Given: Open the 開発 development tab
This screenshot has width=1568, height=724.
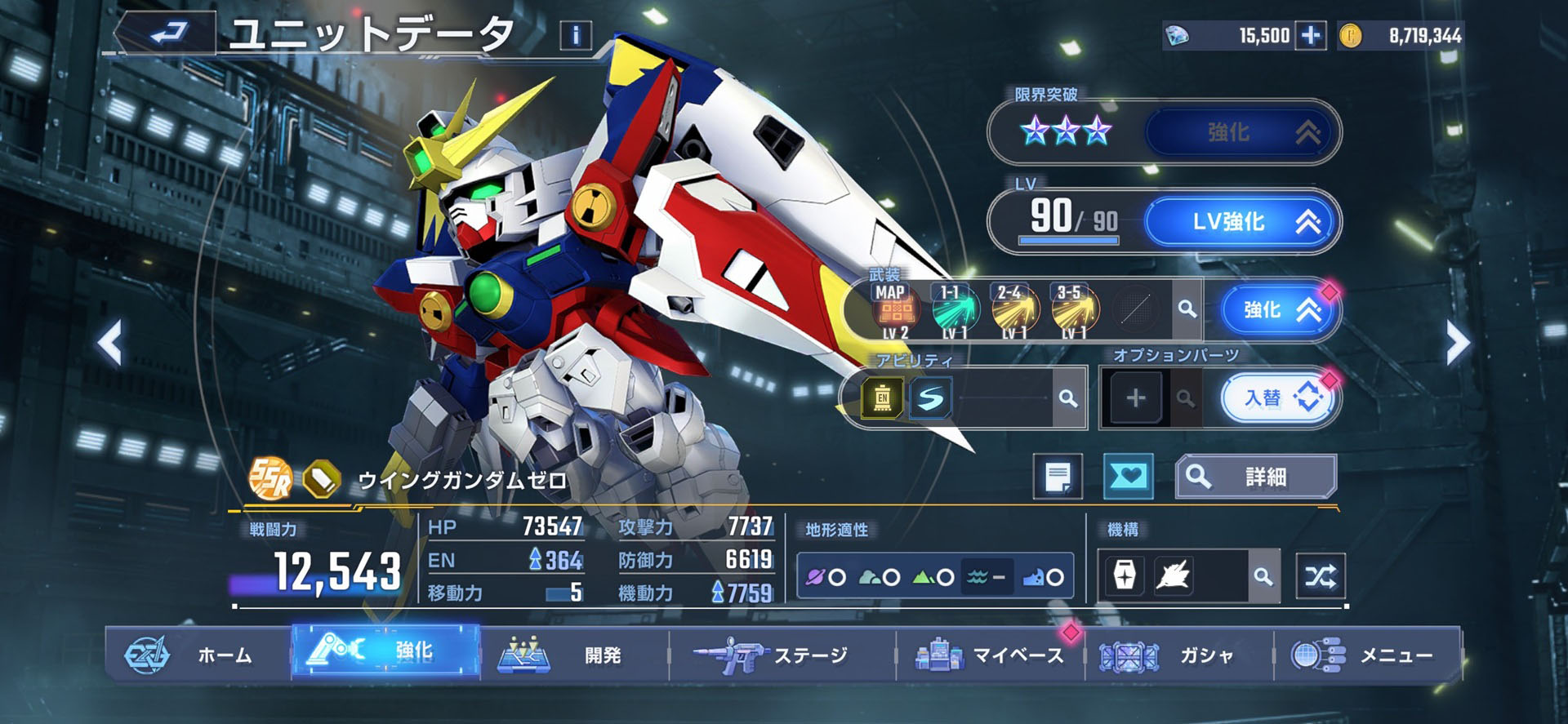Looking at the screenshot, I should 572,655.
